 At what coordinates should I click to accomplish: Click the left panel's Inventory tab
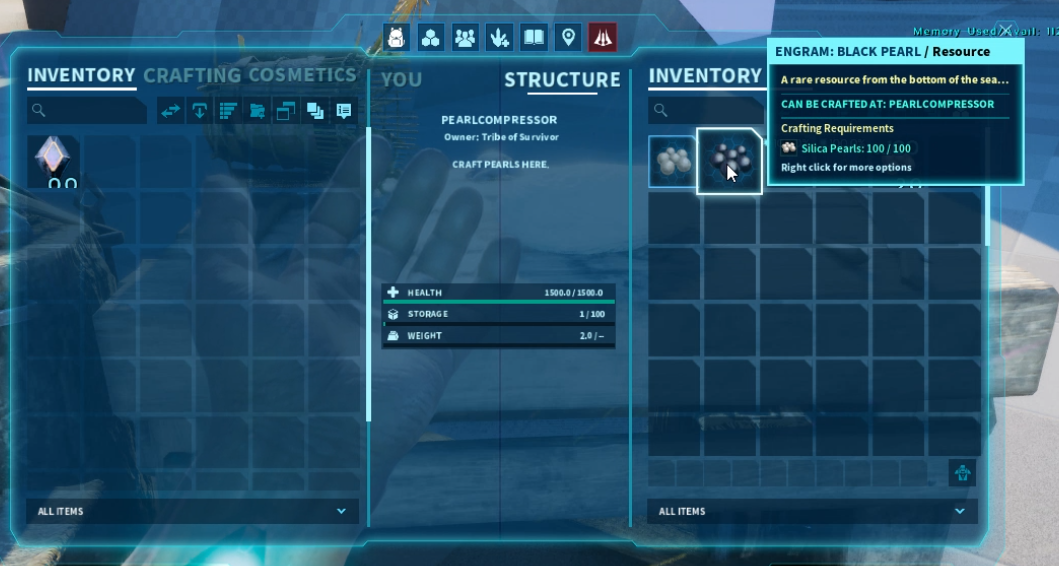81,75
